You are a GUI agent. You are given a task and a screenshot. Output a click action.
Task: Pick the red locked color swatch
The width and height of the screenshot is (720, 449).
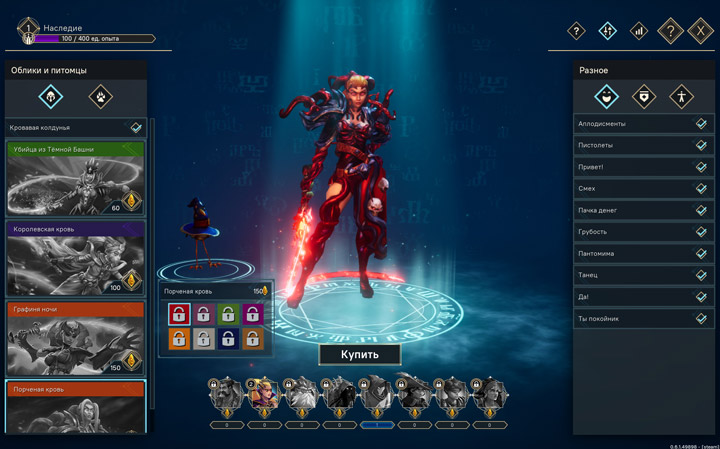(x=179, y=315)
